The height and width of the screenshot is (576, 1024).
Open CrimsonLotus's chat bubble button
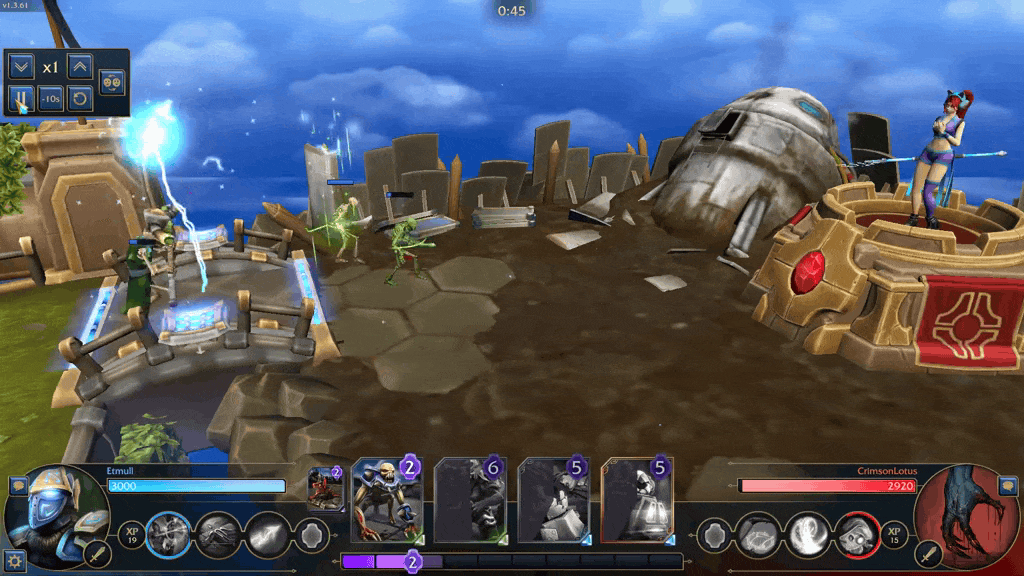(1007, 486)
